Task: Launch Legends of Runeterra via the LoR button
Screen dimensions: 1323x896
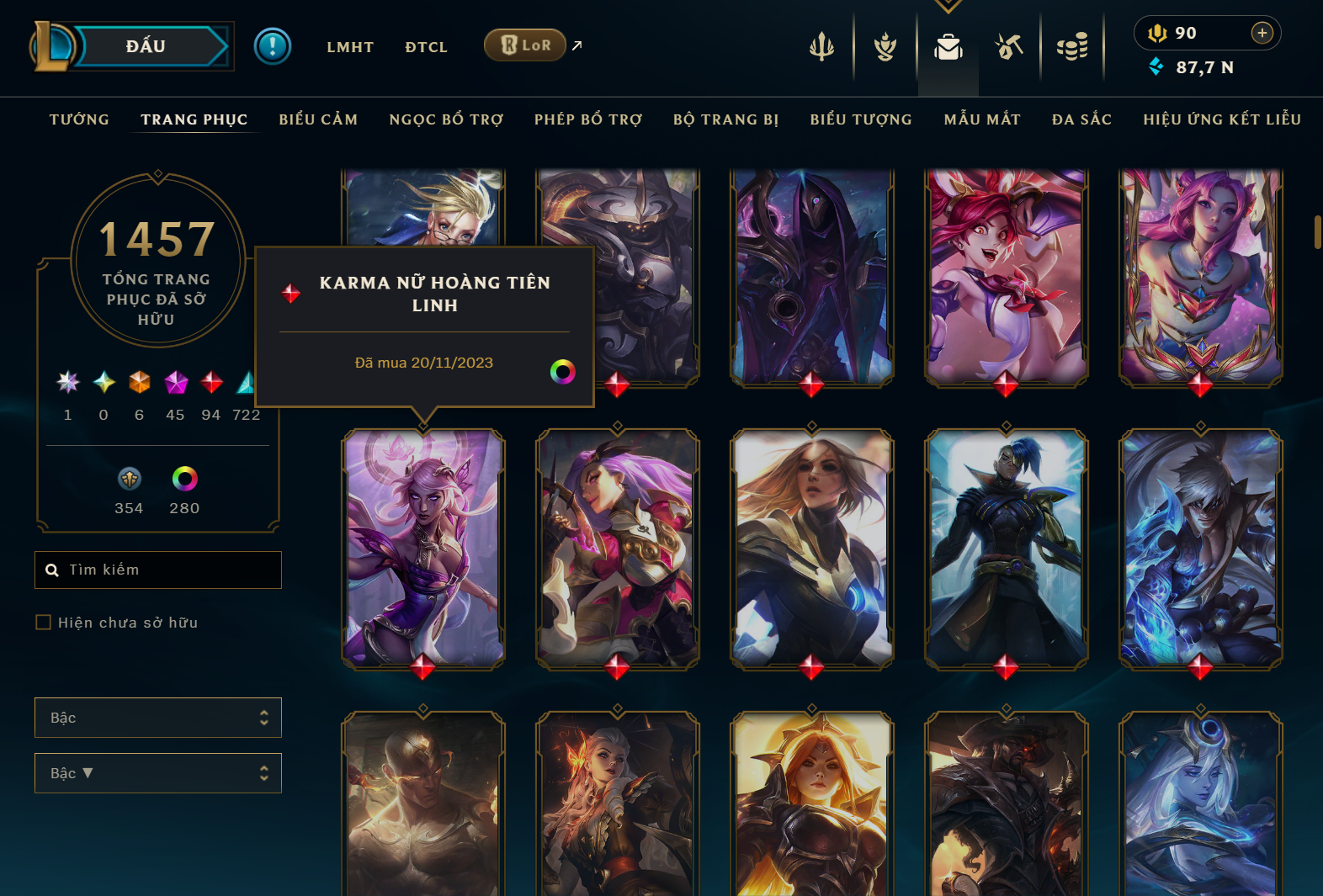Action: pyautogui.click(x=525, y=45)
